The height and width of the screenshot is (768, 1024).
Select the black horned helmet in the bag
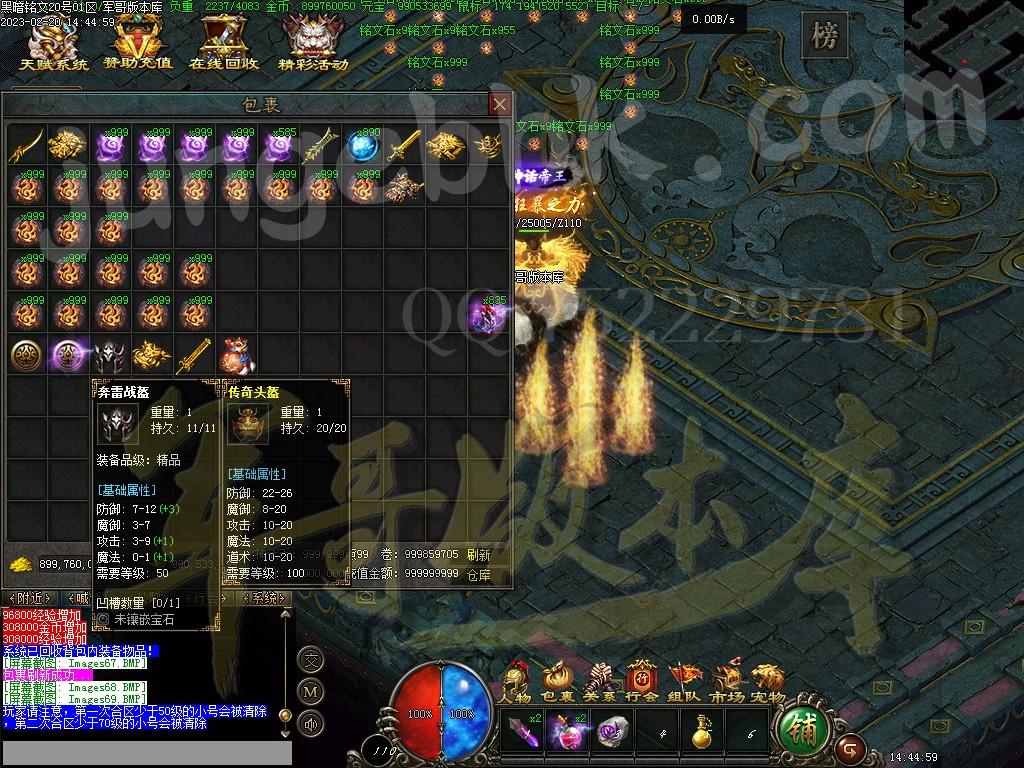click(x=108, y=354)
